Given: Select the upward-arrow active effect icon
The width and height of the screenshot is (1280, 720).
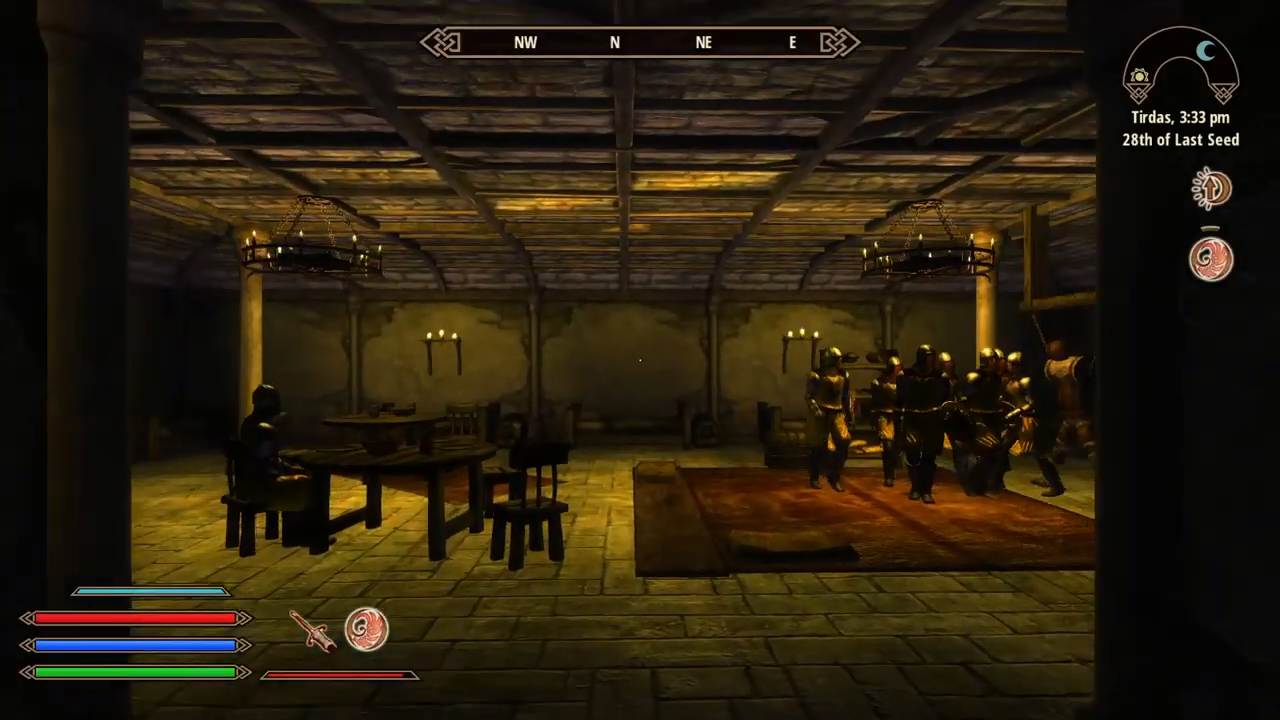Looking at the screenshot, I should [1211, 189].
